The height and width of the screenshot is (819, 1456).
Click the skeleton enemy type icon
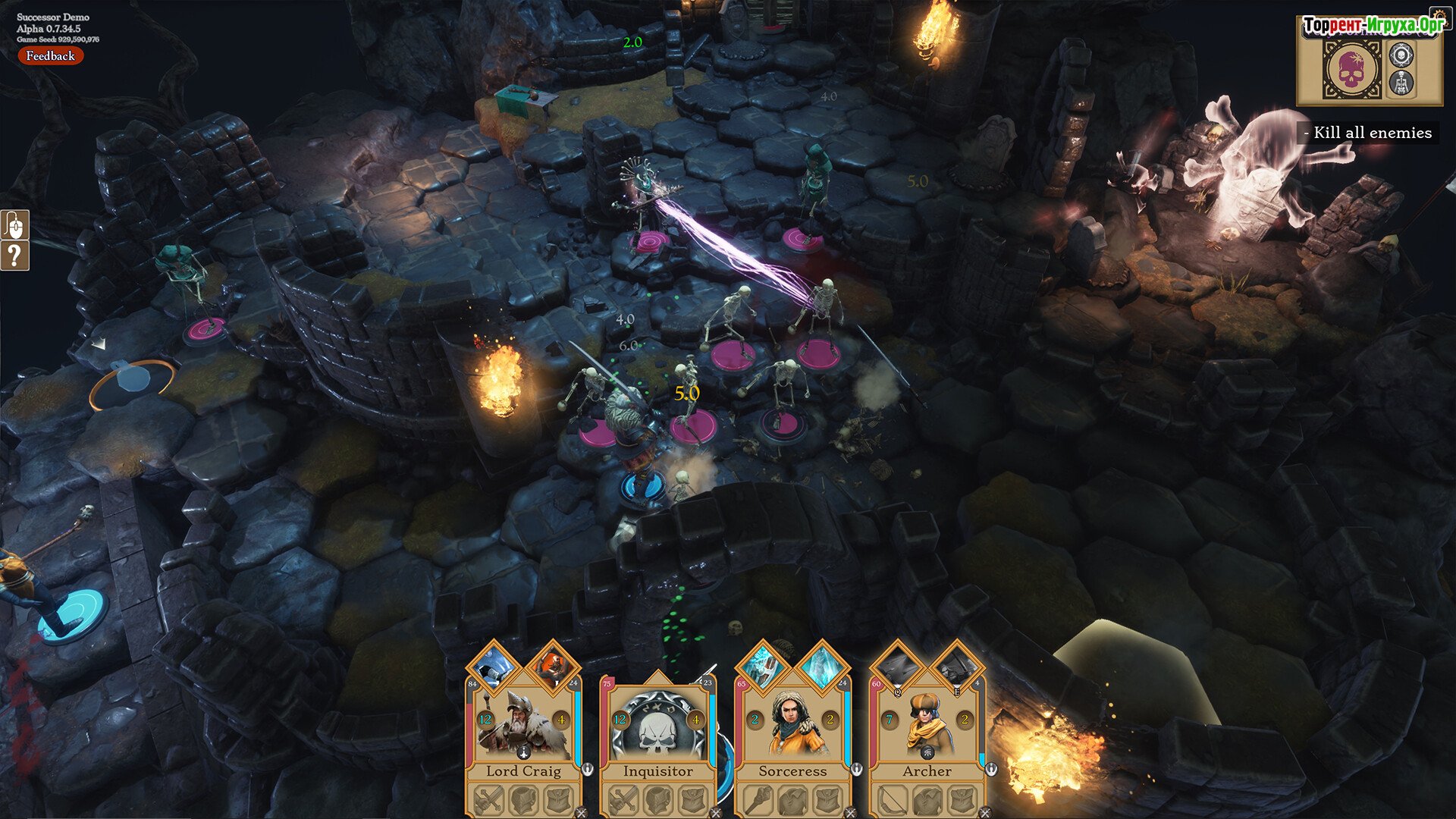(x=1401, y=83)
